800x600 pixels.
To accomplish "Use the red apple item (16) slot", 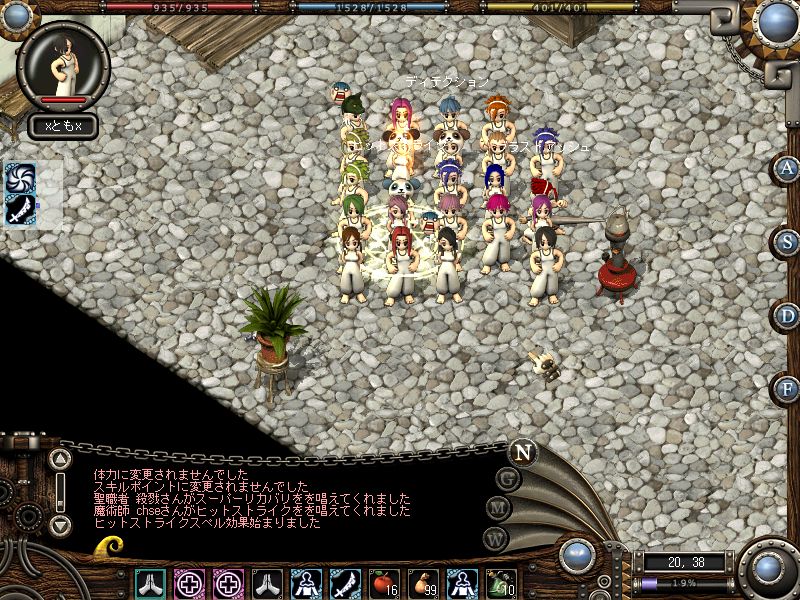I will (x=385, y=582).
